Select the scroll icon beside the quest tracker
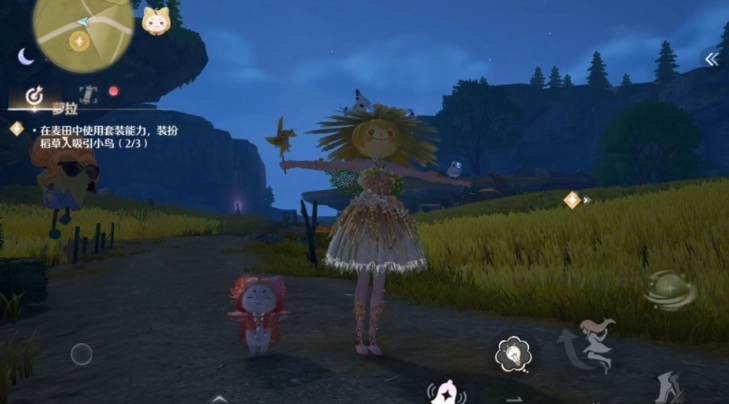This screenshot has height=404, width=729. click(x=87, y=95)
